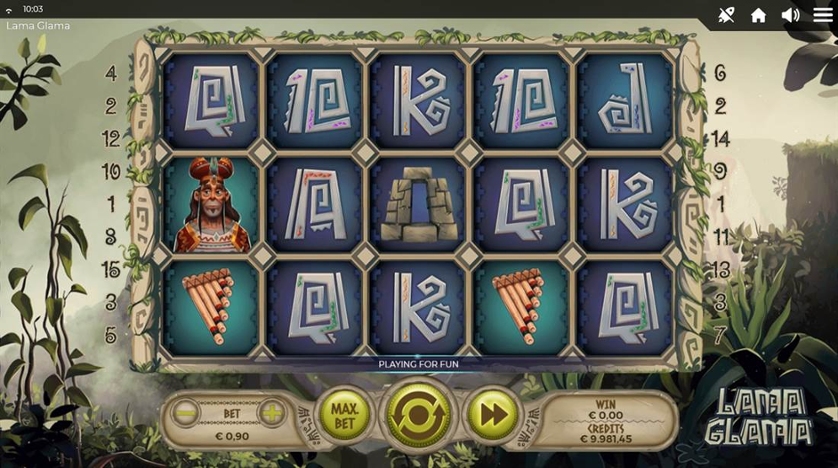The height and width of the screenshot is (468, 838).
Task: Spin the reels with the circular arrows button
Action: pyautogui.click(x=419, y=414)
